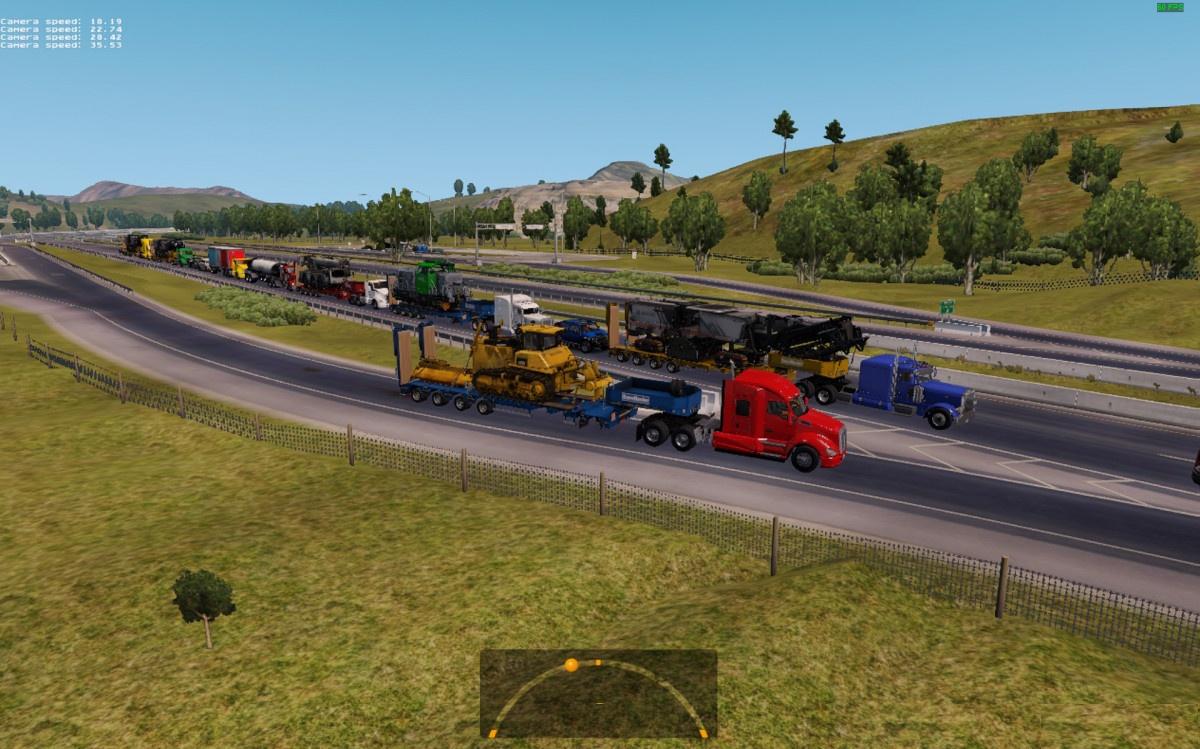Select the sunrise marker at the arc's left end

[492, 734]
